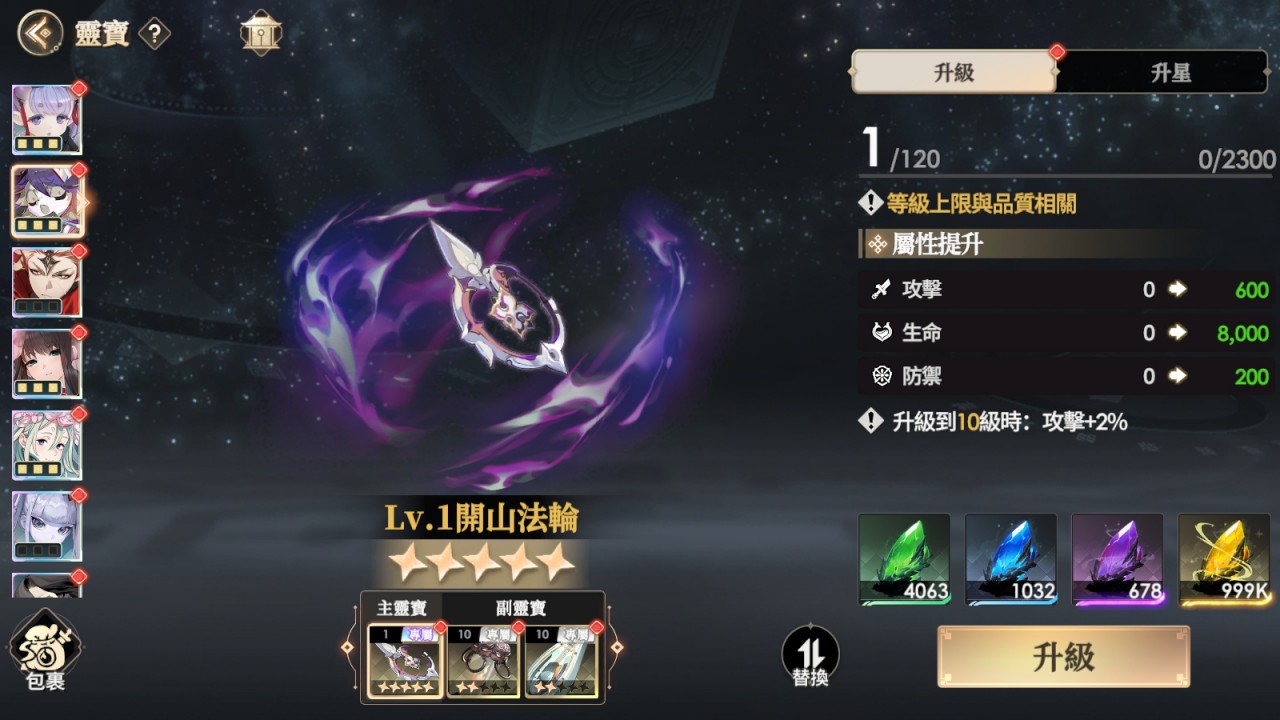Screen dimensions: 1280x720
Task: Select the first equipped artifact thumbnail
Action: 403,662
